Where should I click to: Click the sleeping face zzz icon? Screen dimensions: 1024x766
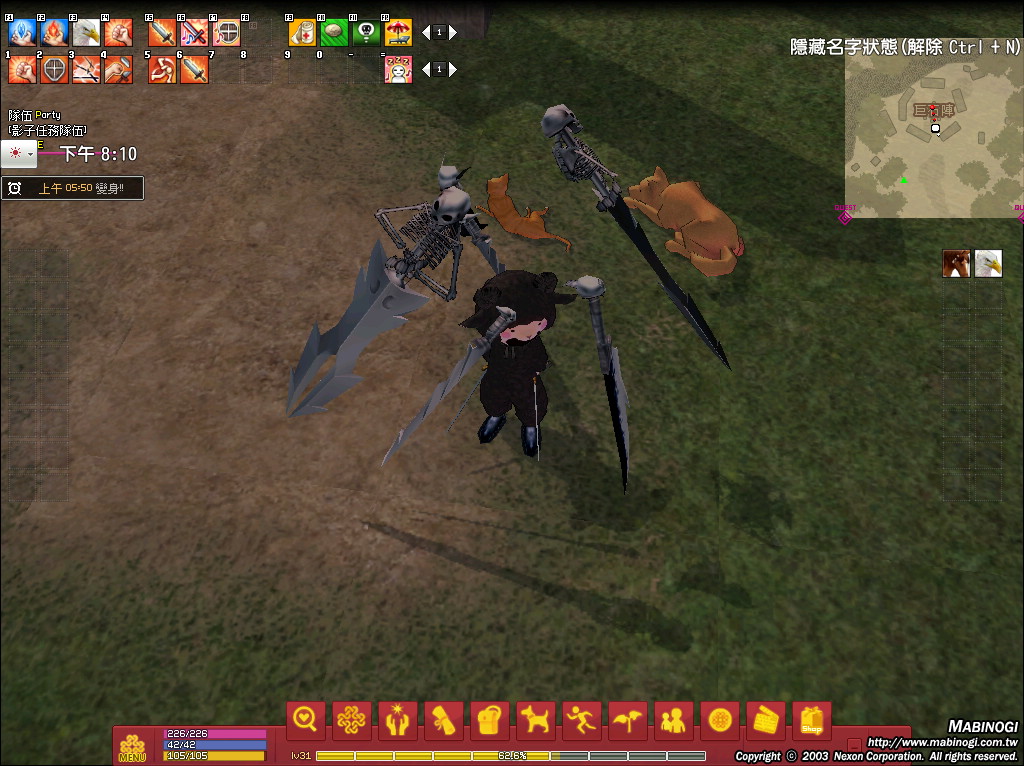[x=398, y=70]
